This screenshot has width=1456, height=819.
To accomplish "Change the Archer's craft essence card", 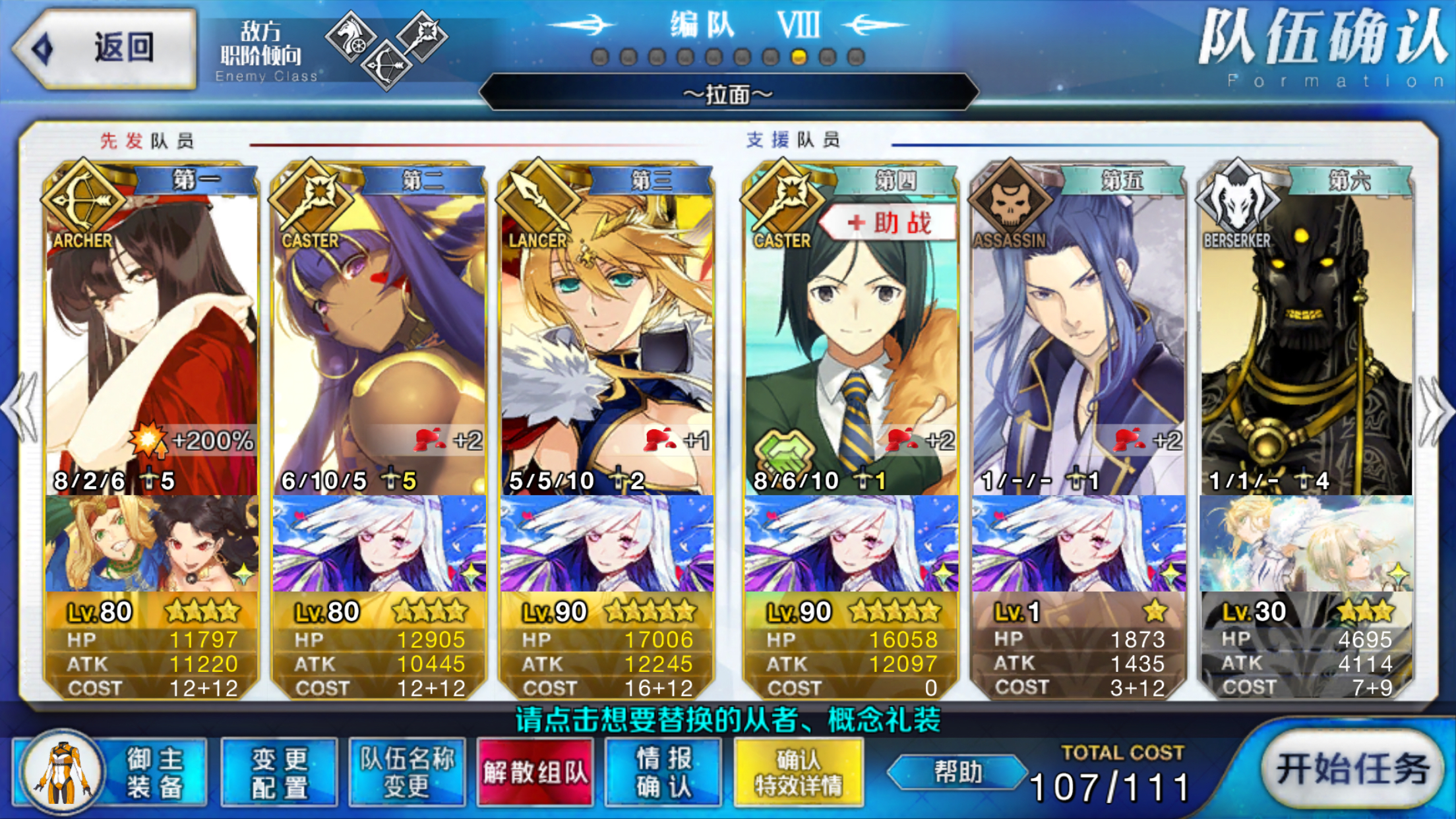I will [x=151, y=544].
